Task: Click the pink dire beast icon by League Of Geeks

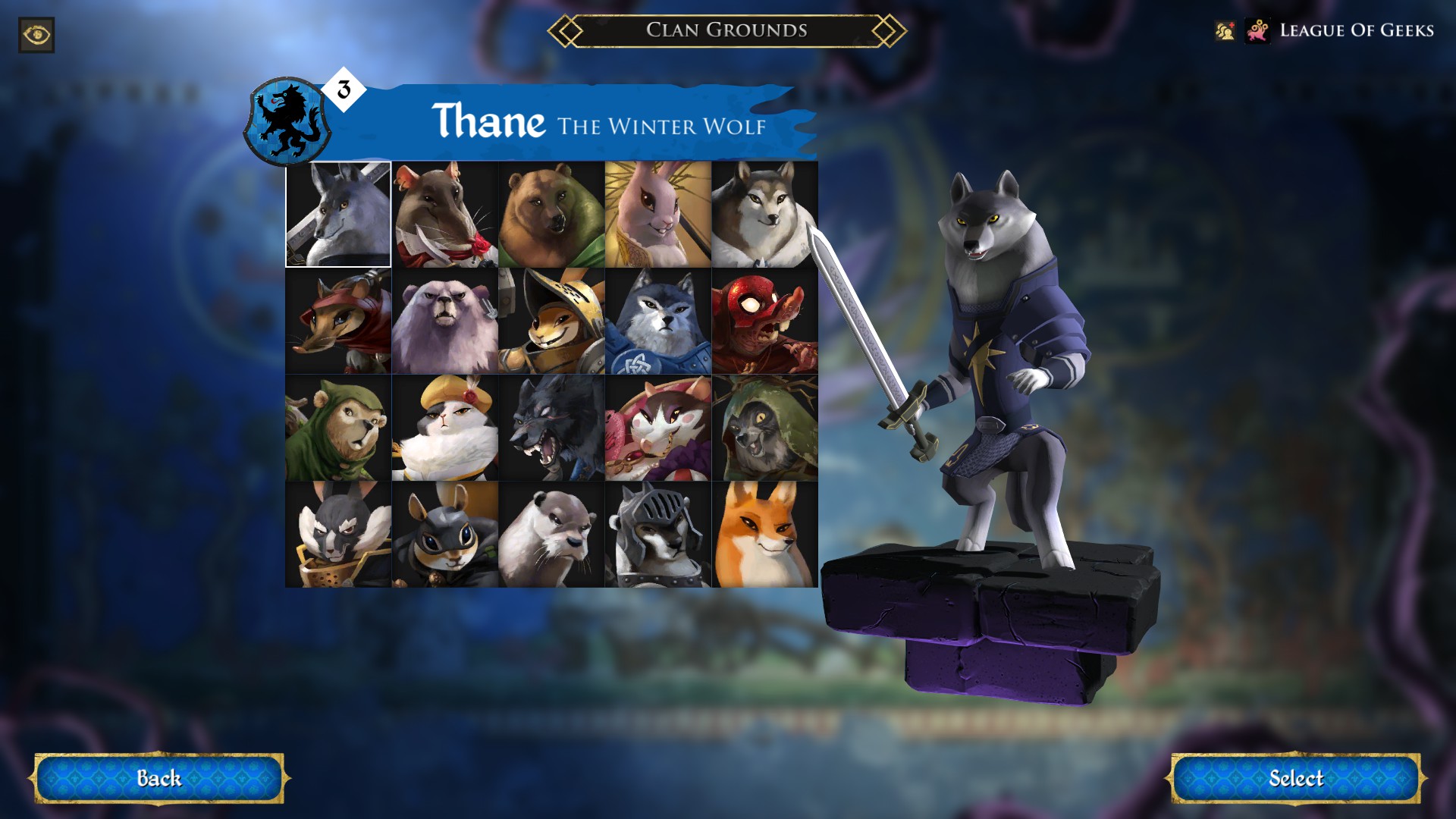Action: click(x=1257, y=31)
